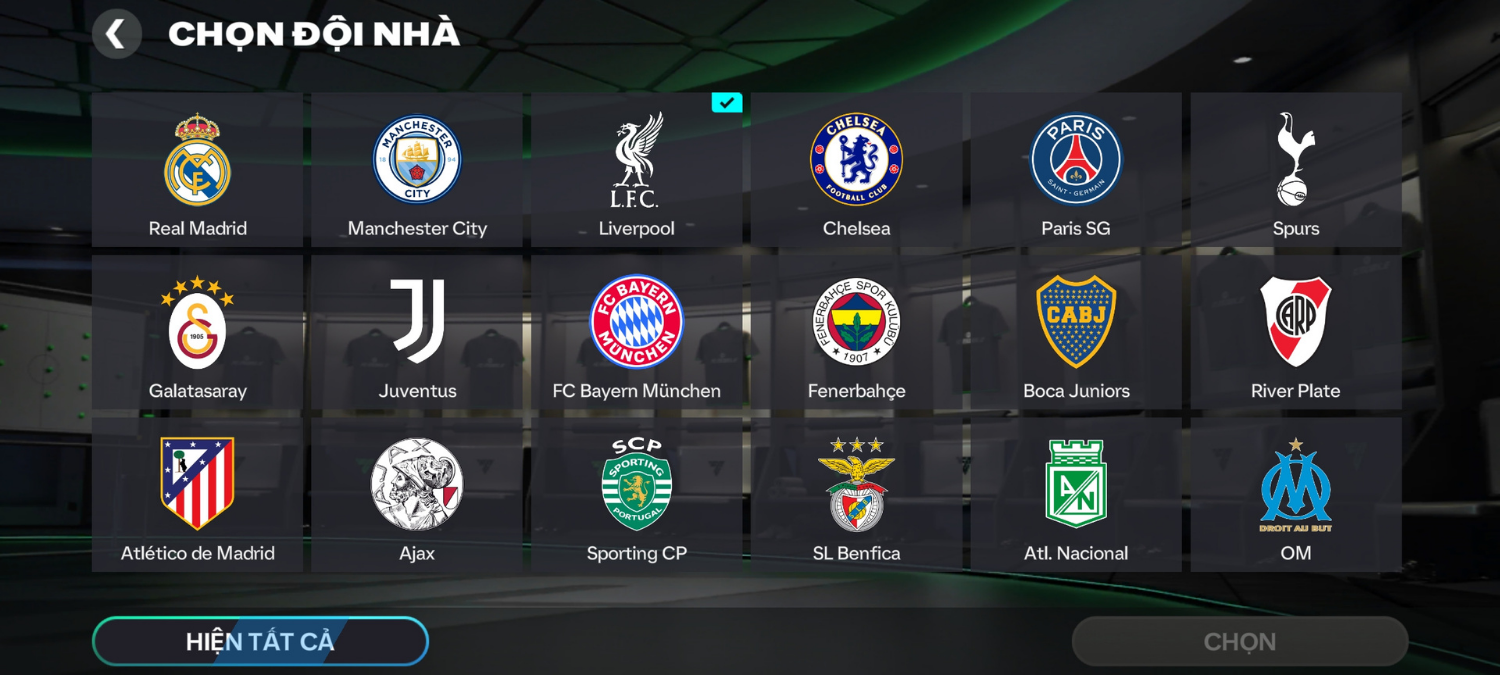Pick the Ajax club tile
1500x675 pixels.
[417, 494]
